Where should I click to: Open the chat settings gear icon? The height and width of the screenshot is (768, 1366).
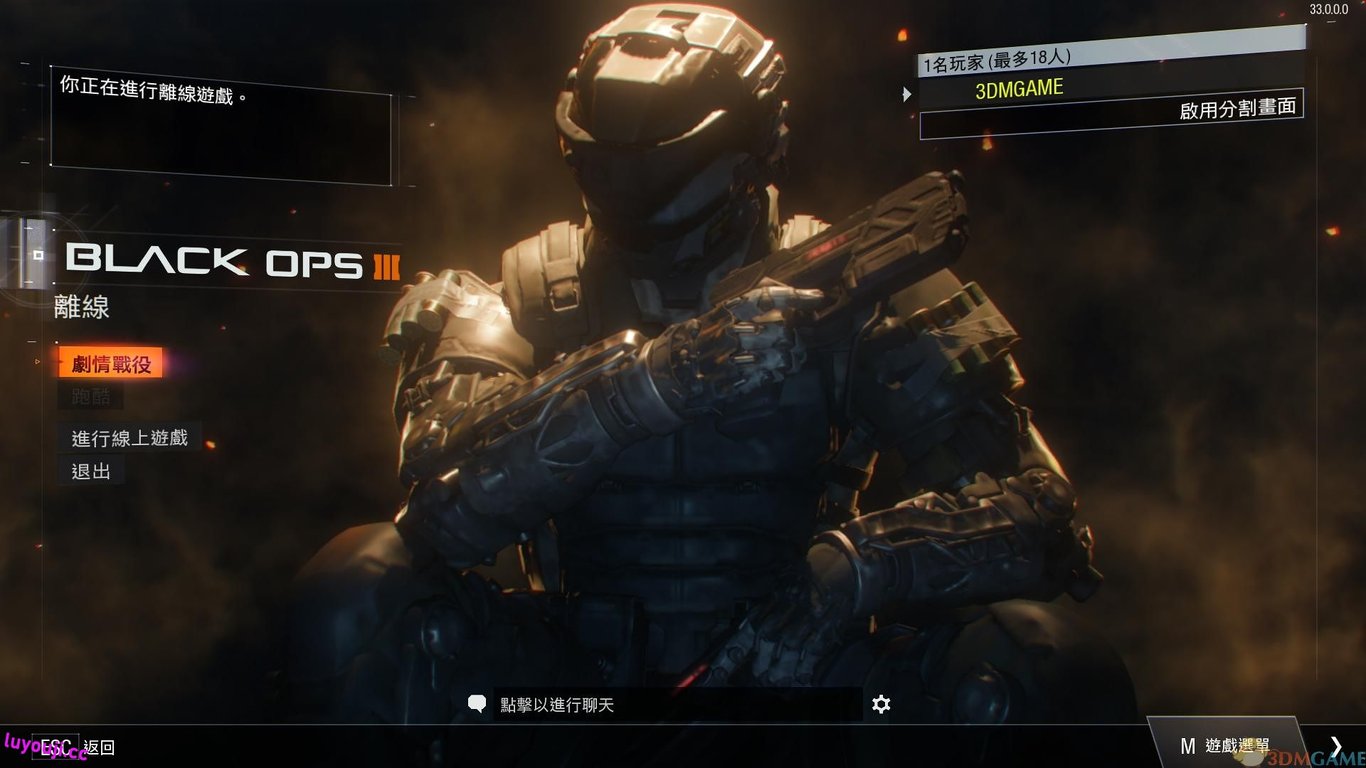[x=881, y=705]
